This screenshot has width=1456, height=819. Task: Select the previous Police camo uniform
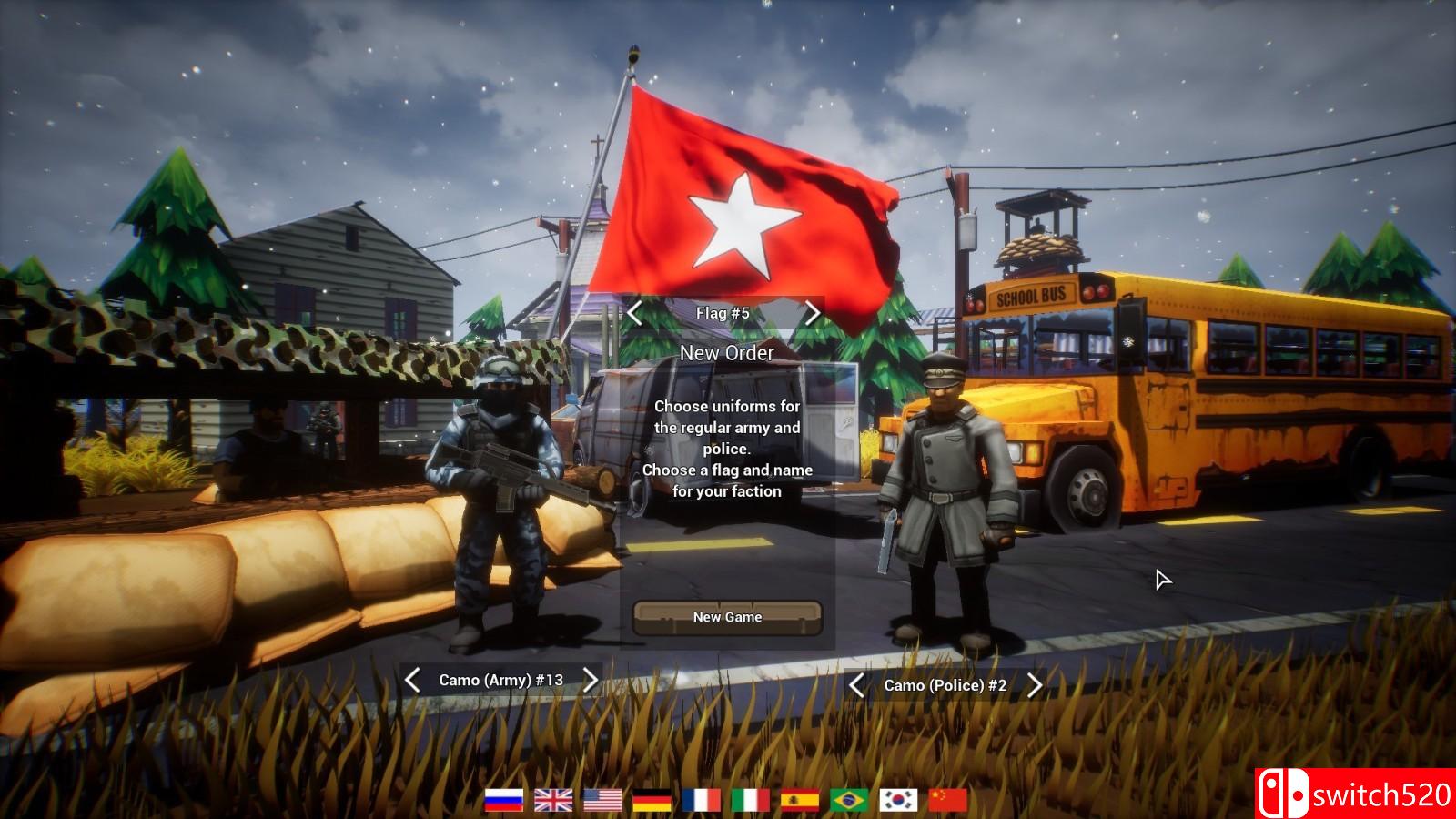856,685
